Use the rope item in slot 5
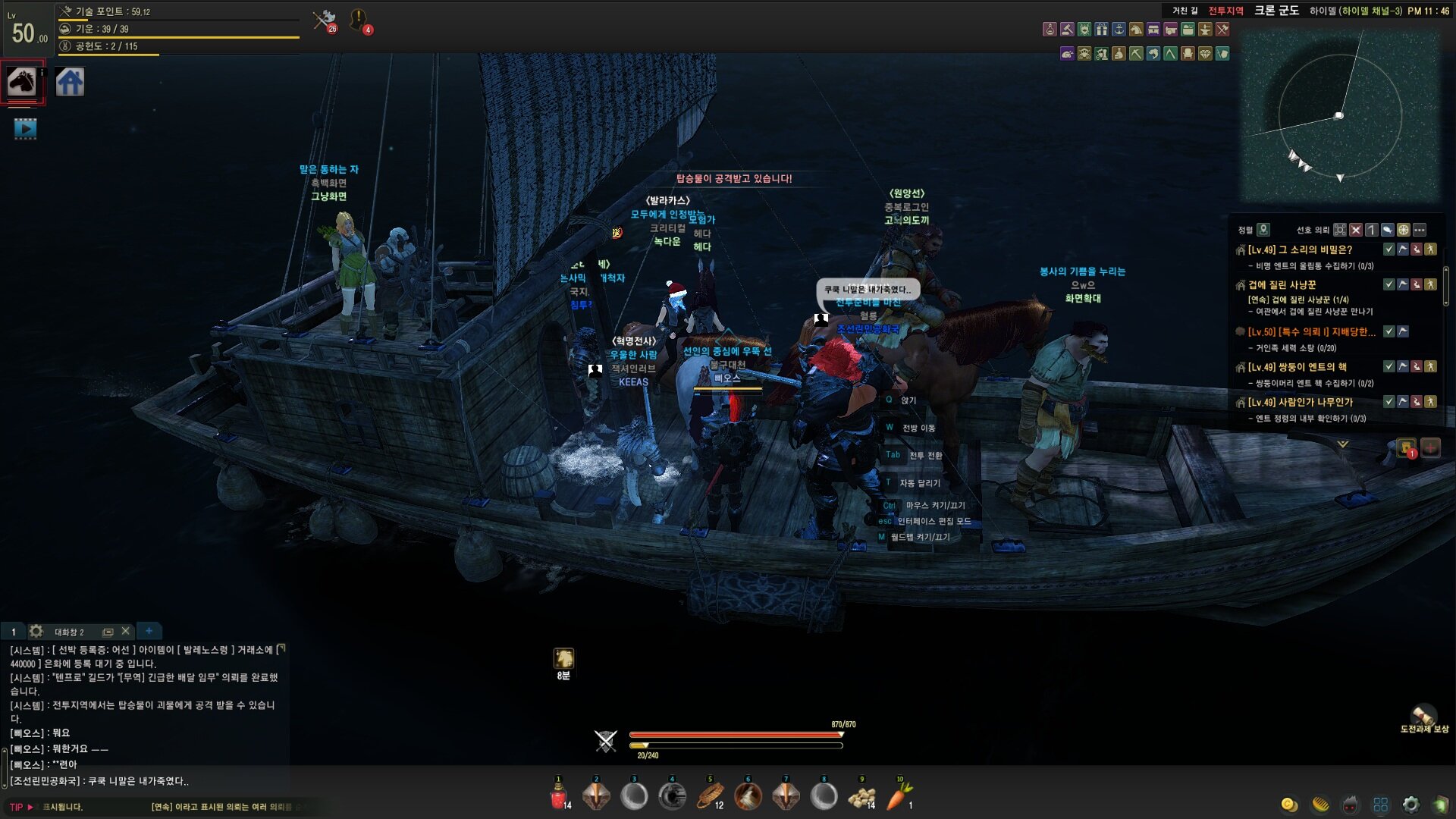The height and width of the screenshot is (819, 1456). coord(710,796)
